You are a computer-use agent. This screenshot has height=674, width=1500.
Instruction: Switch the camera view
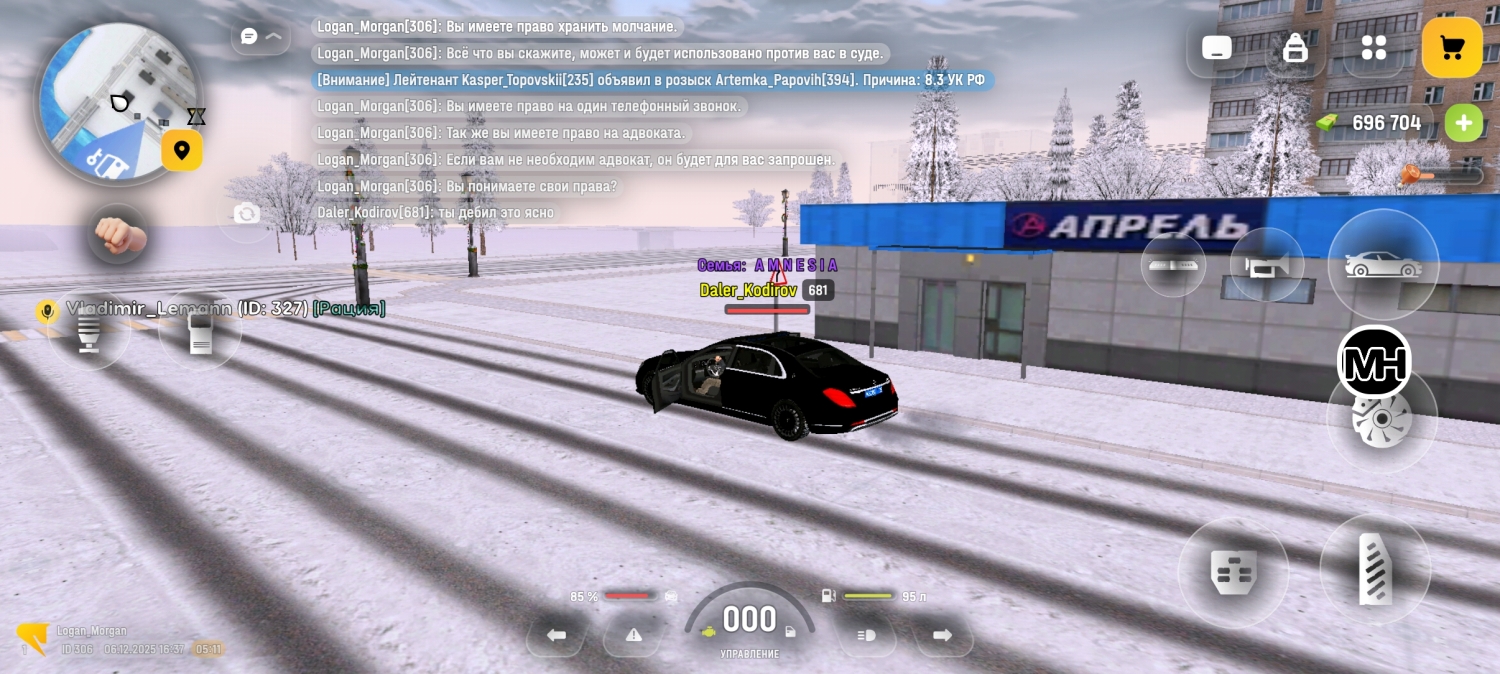(x=246, y=213)
